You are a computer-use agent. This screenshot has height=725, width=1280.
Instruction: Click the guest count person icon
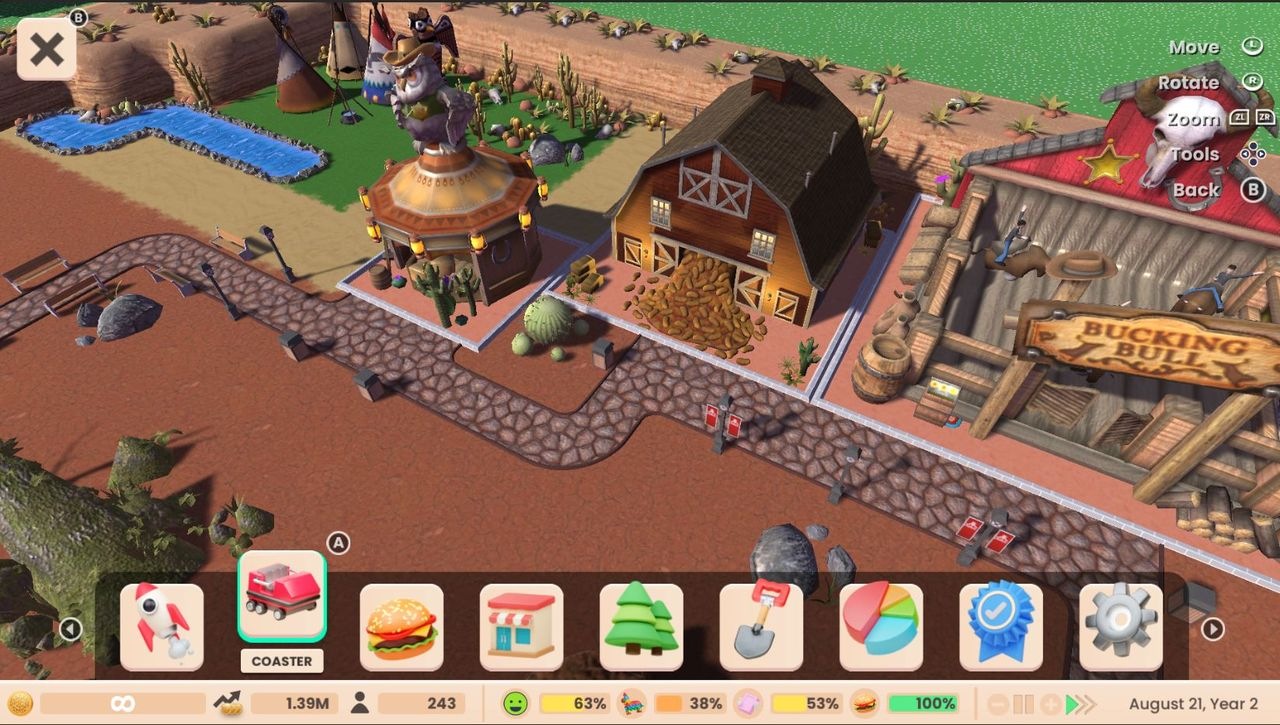pyautogui.click(x=360, y=703)
